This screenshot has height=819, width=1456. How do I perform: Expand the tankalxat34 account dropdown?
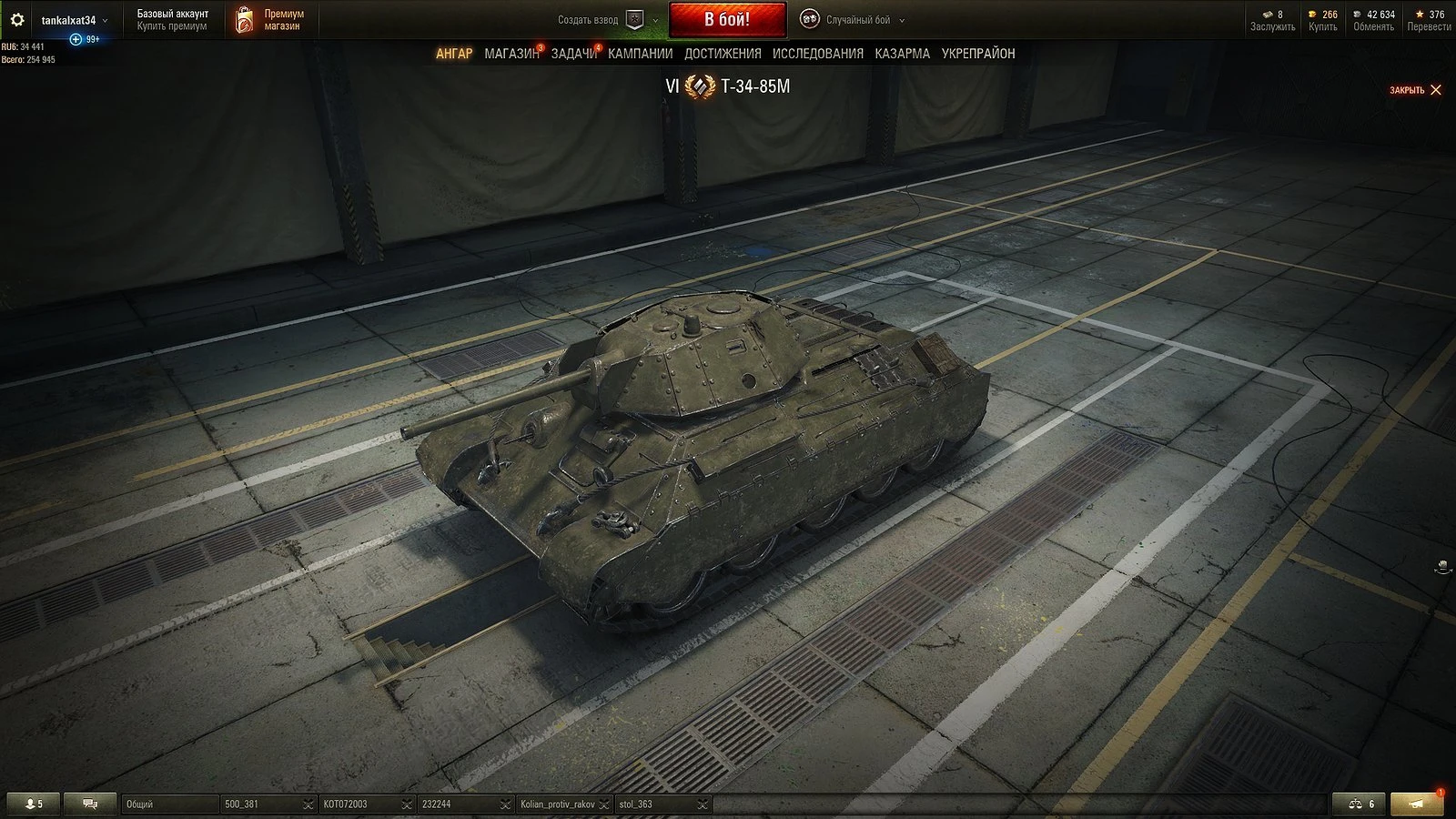point(105,20)
